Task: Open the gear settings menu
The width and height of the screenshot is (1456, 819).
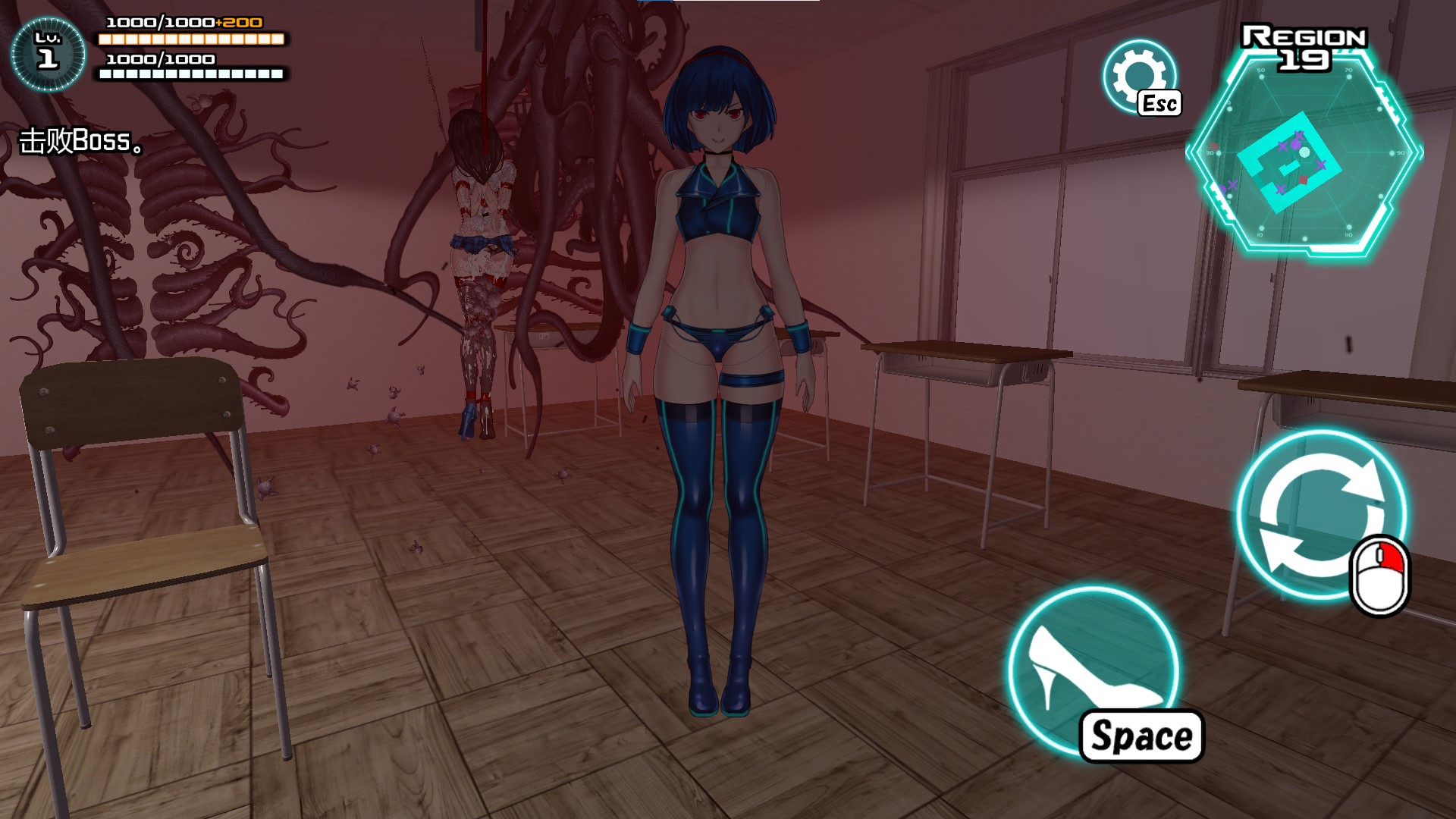Action: [x=1137, y=75]
